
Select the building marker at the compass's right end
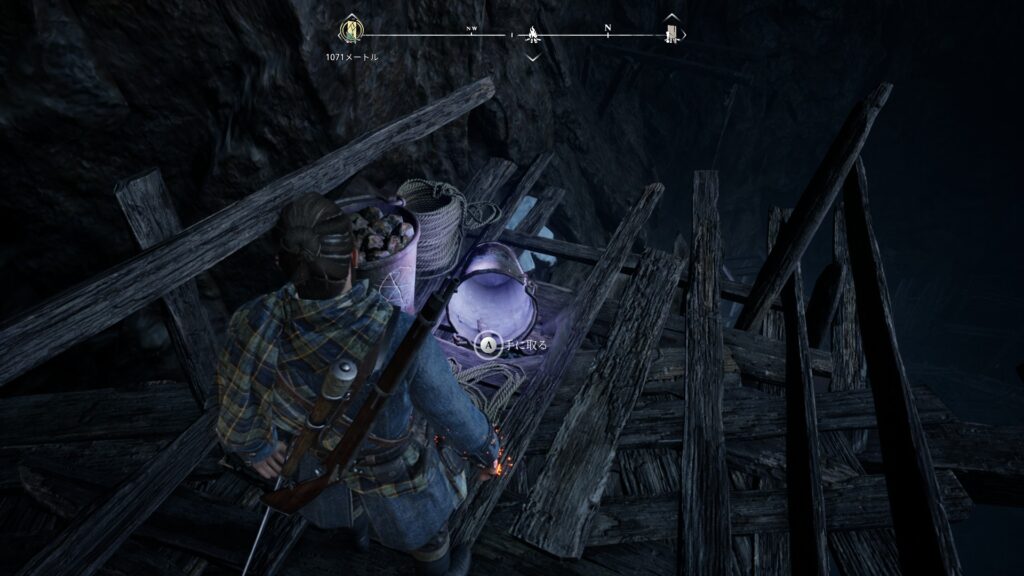point(673,33)
